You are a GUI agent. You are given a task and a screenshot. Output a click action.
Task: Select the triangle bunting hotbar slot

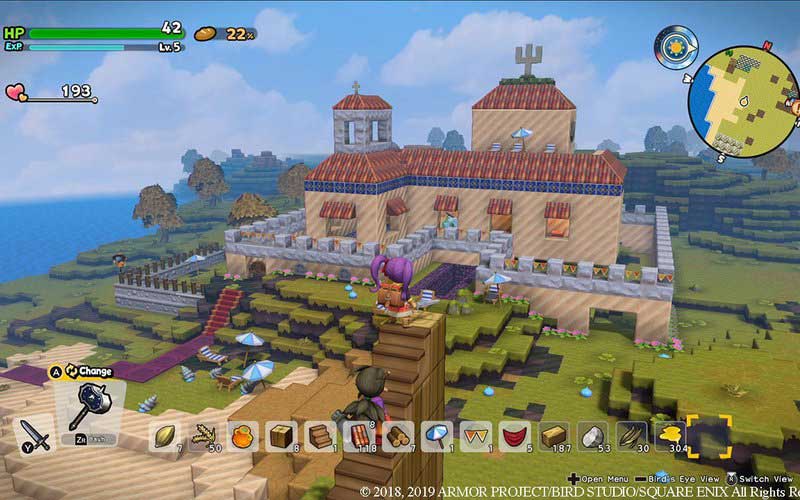click(x=476, y=436)
